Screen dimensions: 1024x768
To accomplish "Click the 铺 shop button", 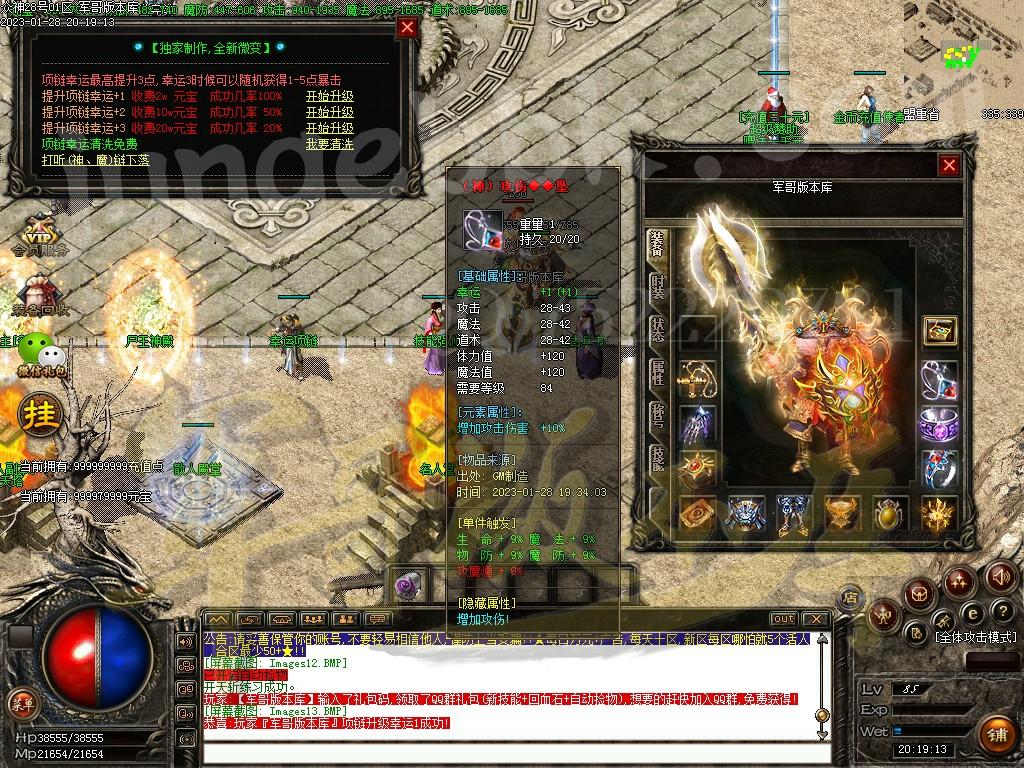I will click(995, 735).
